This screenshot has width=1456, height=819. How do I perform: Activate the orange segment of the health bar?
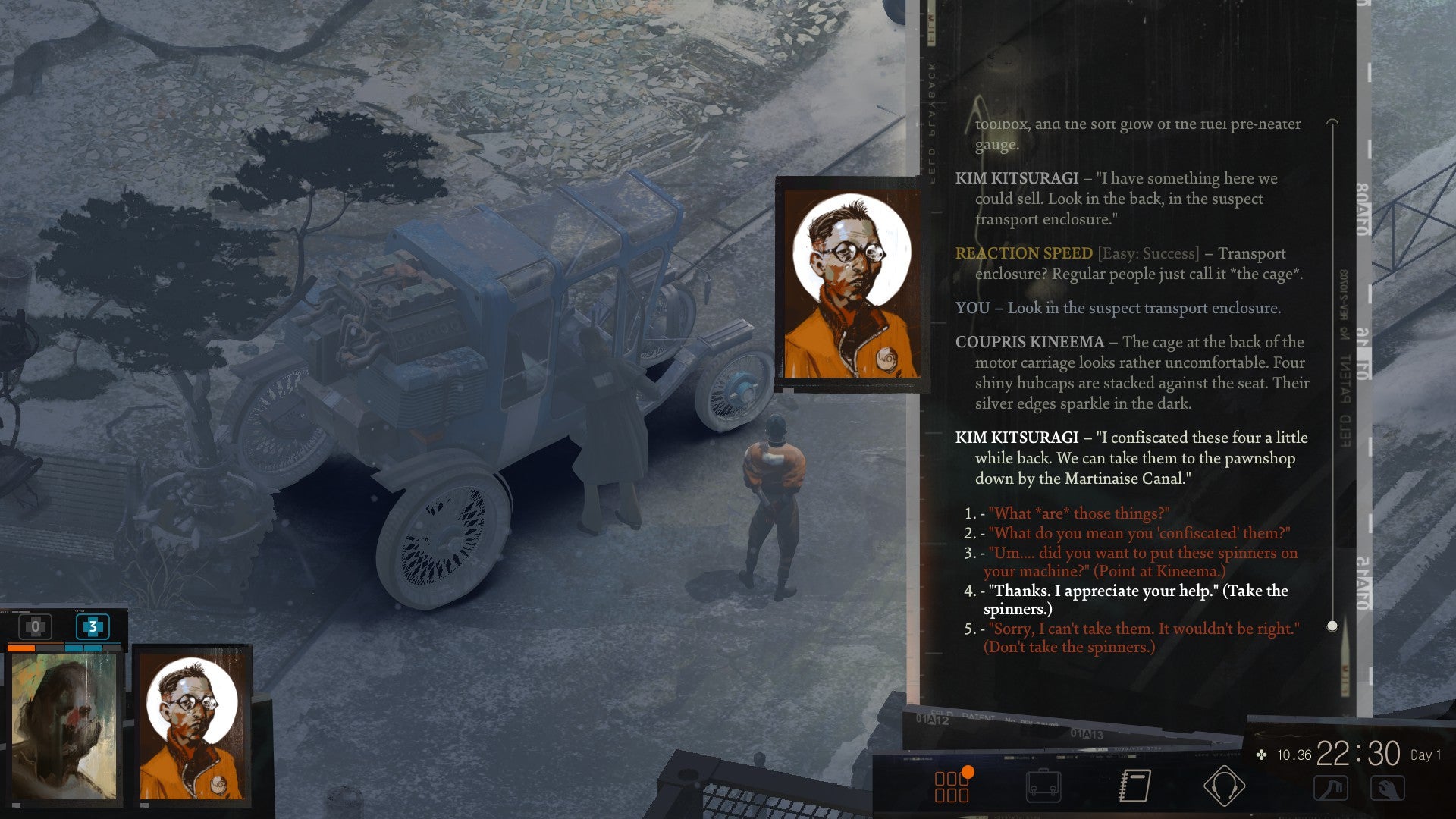pos(23,648)
